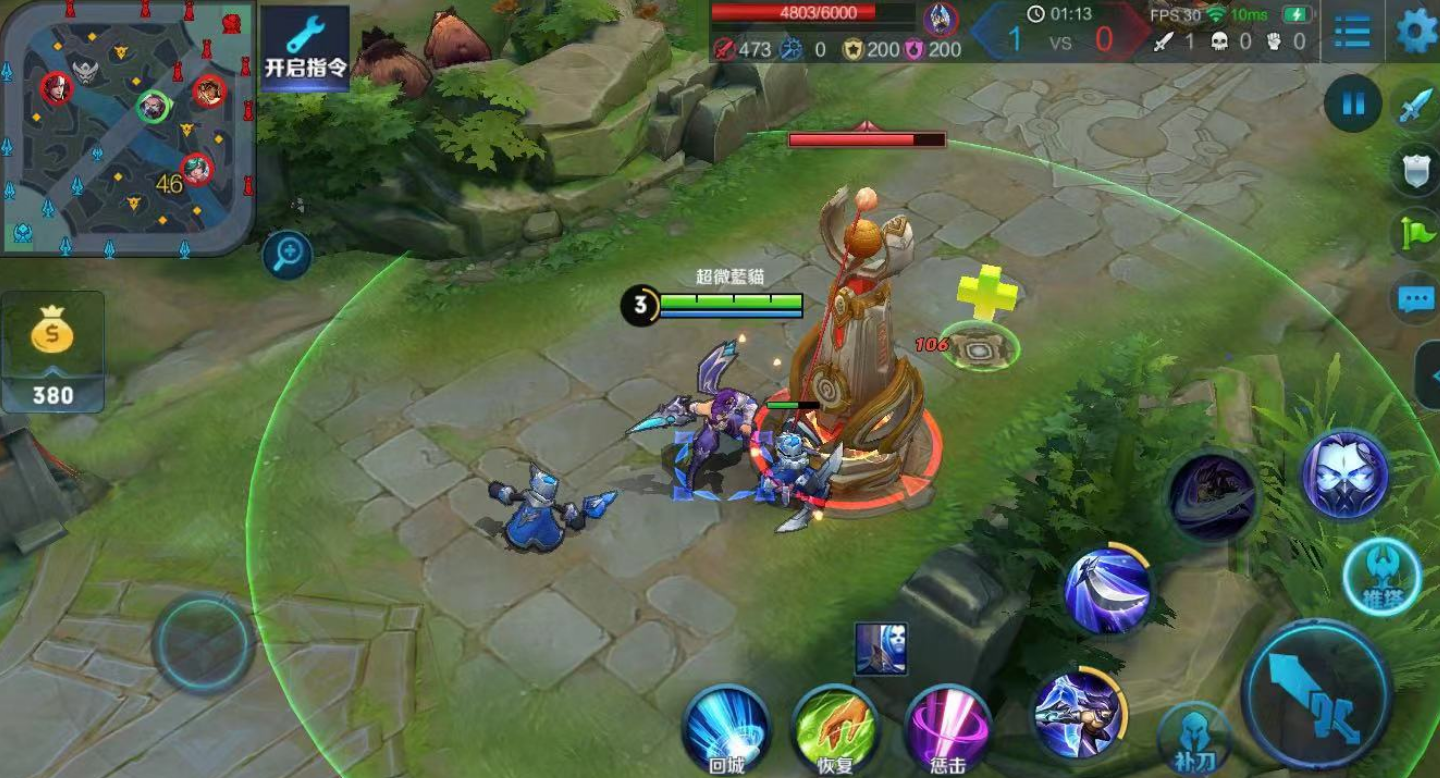The image size is (1440, 778).
Task: Open the settings gear
Action: (x=1416, y=31)
